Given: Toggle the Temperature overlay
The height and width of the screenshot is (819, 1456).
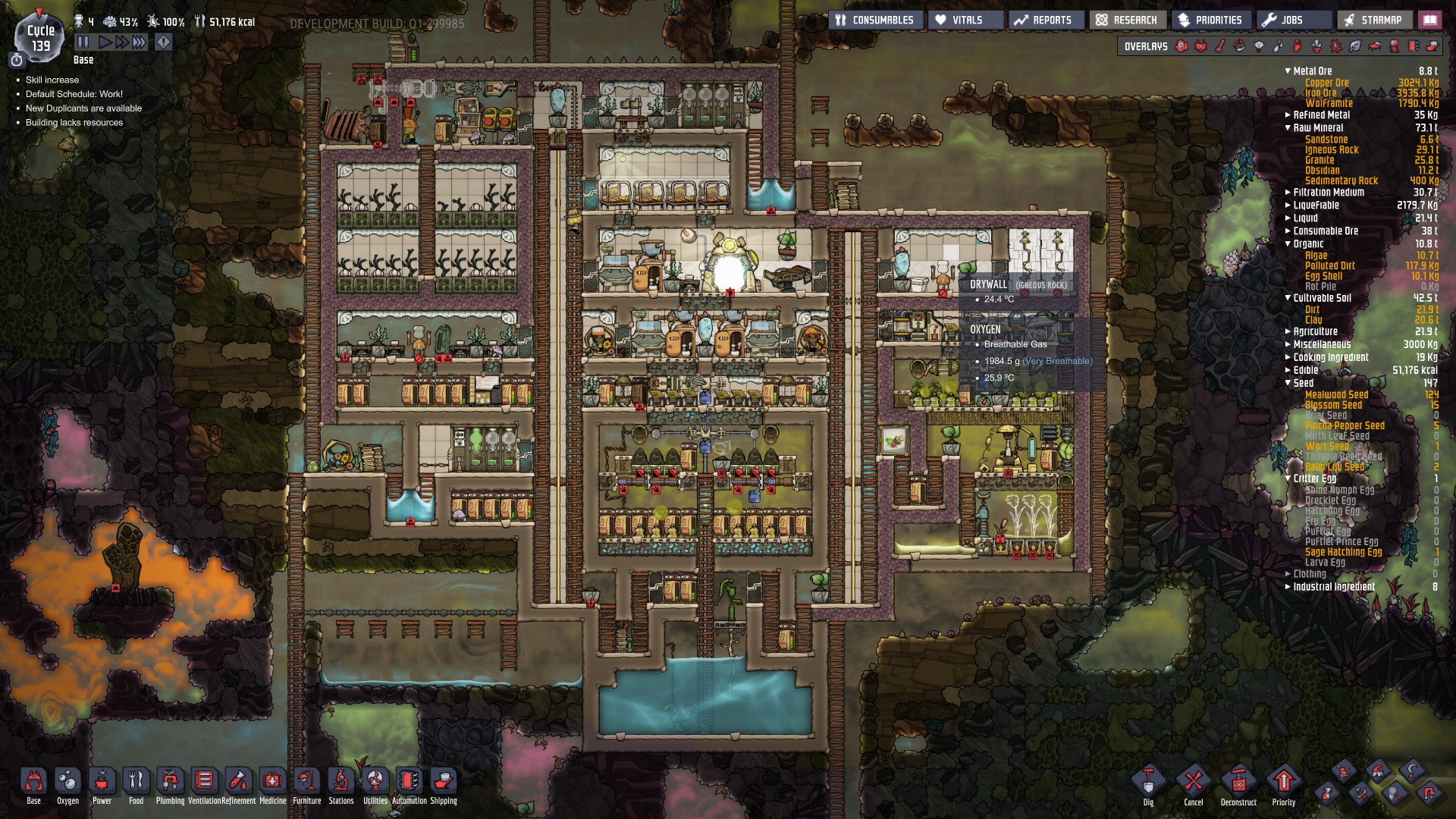Looking at the screenshot, I should 1221,45.
